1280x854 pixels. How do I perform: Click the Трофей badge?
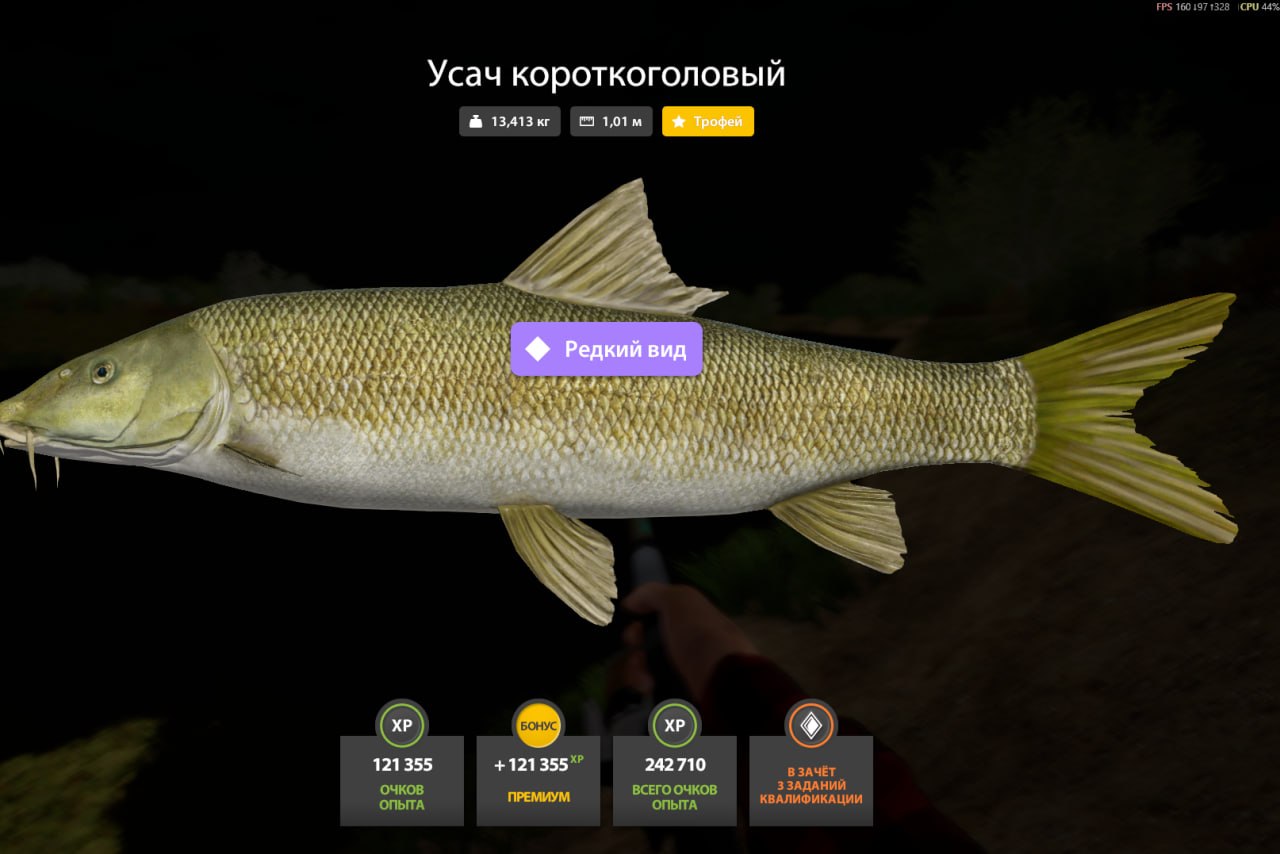tap(708, 121)
